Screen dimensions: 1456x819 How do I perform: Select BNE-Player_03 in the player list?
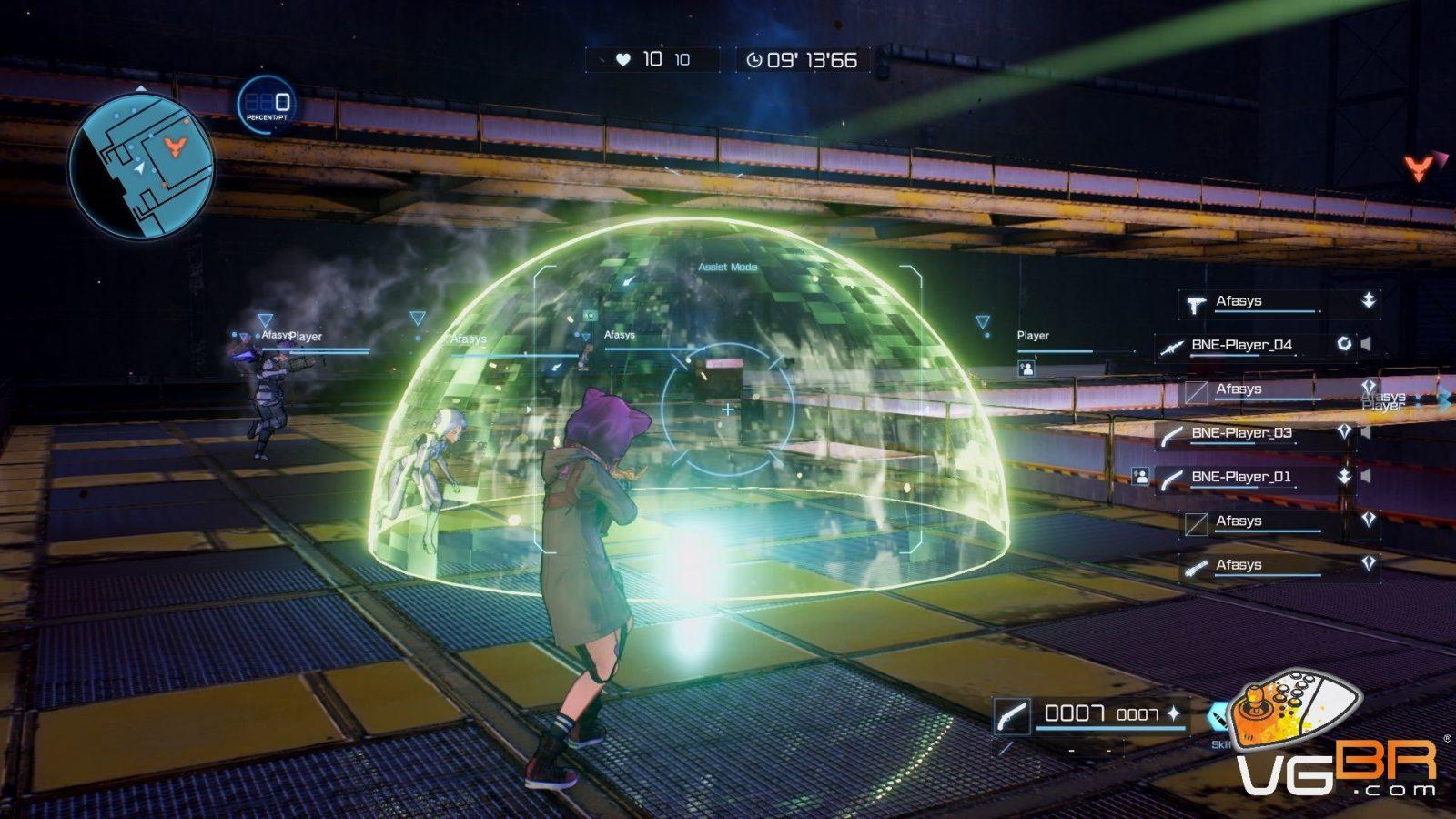tap(1241, 433)
